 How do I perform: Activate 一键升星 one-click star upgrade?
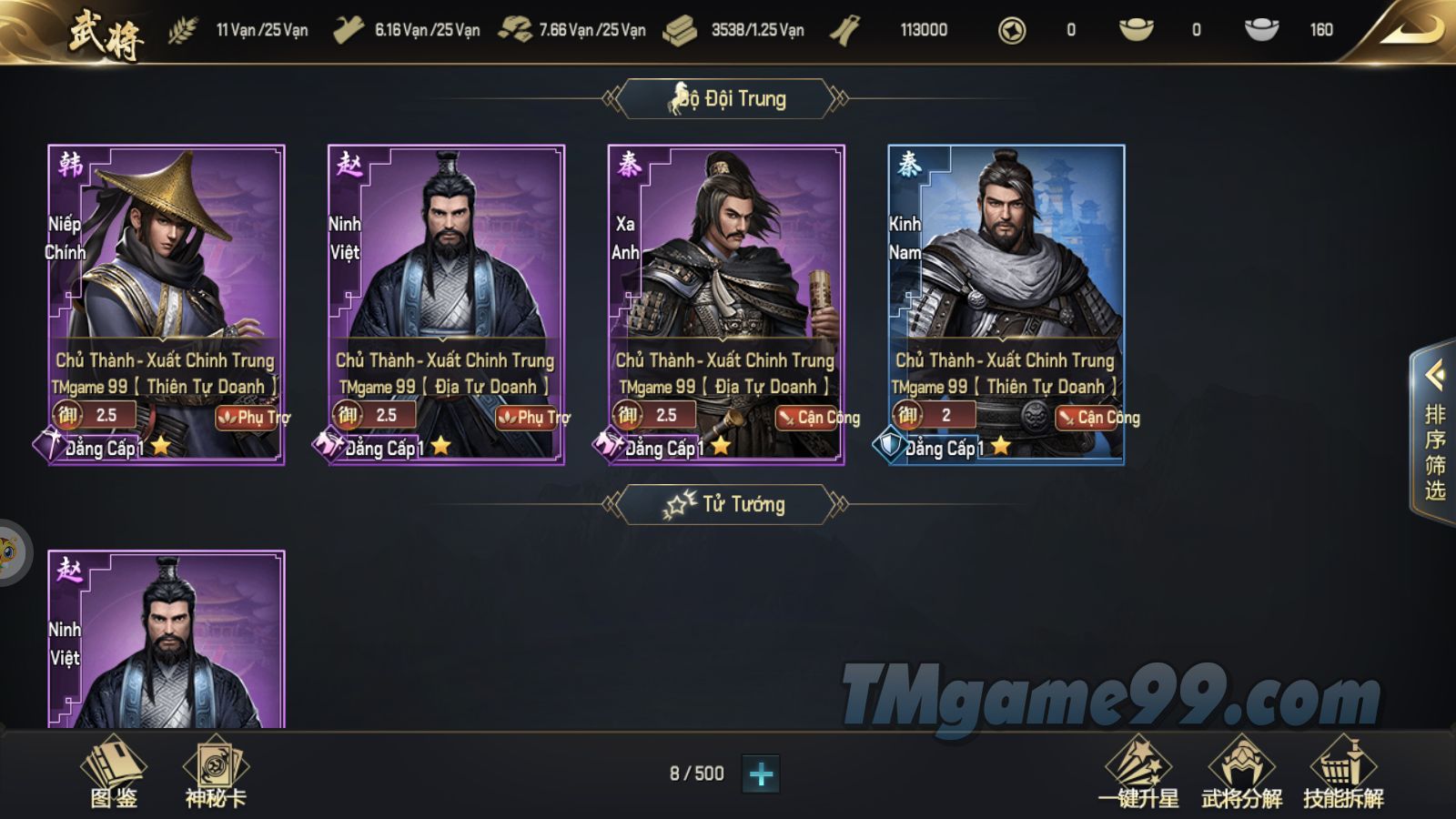coord(1138,773)
